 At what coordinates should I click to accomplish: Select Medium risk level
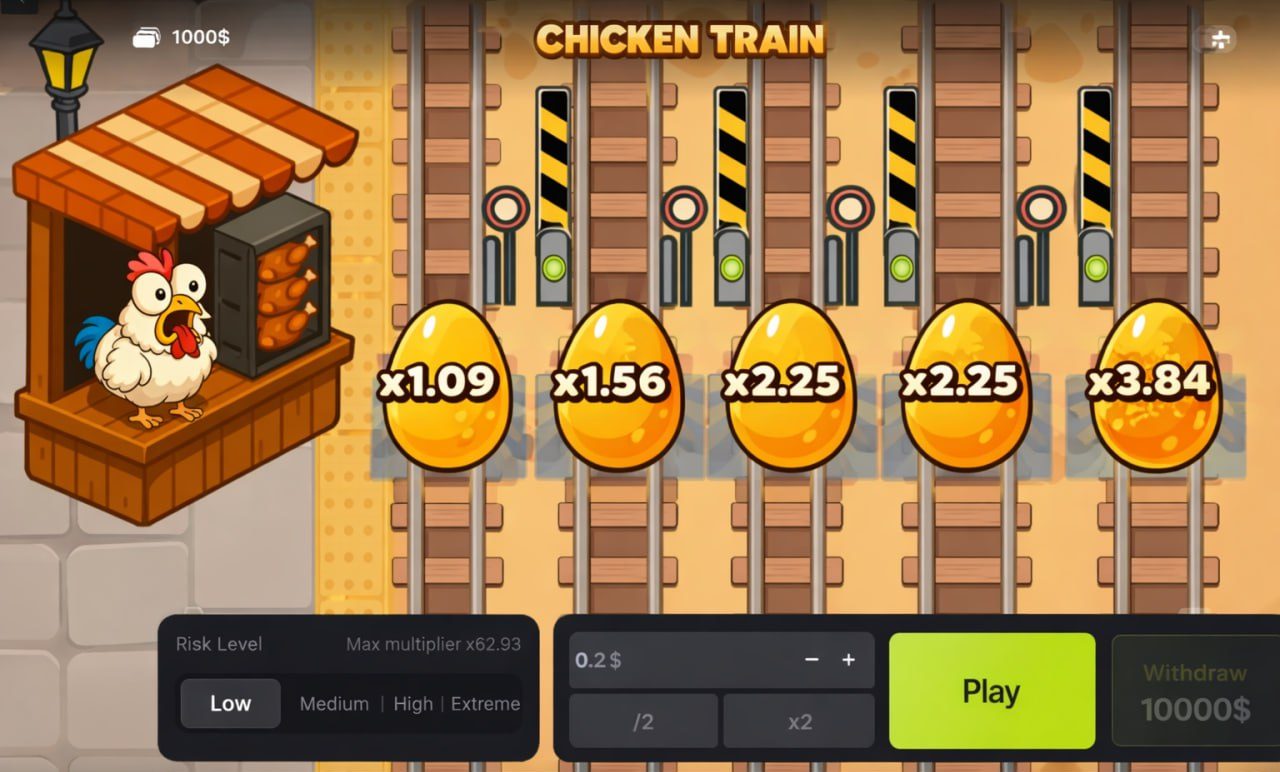coord(334,704)
